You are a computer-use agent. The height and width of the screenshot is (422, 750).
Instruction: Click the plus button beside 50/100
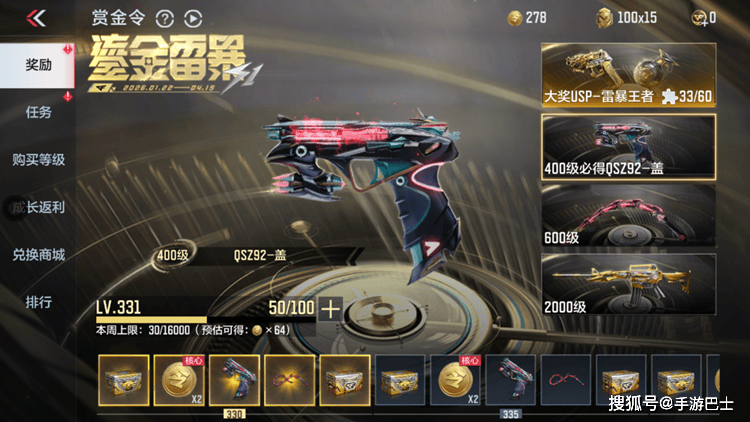pos(329,308)
